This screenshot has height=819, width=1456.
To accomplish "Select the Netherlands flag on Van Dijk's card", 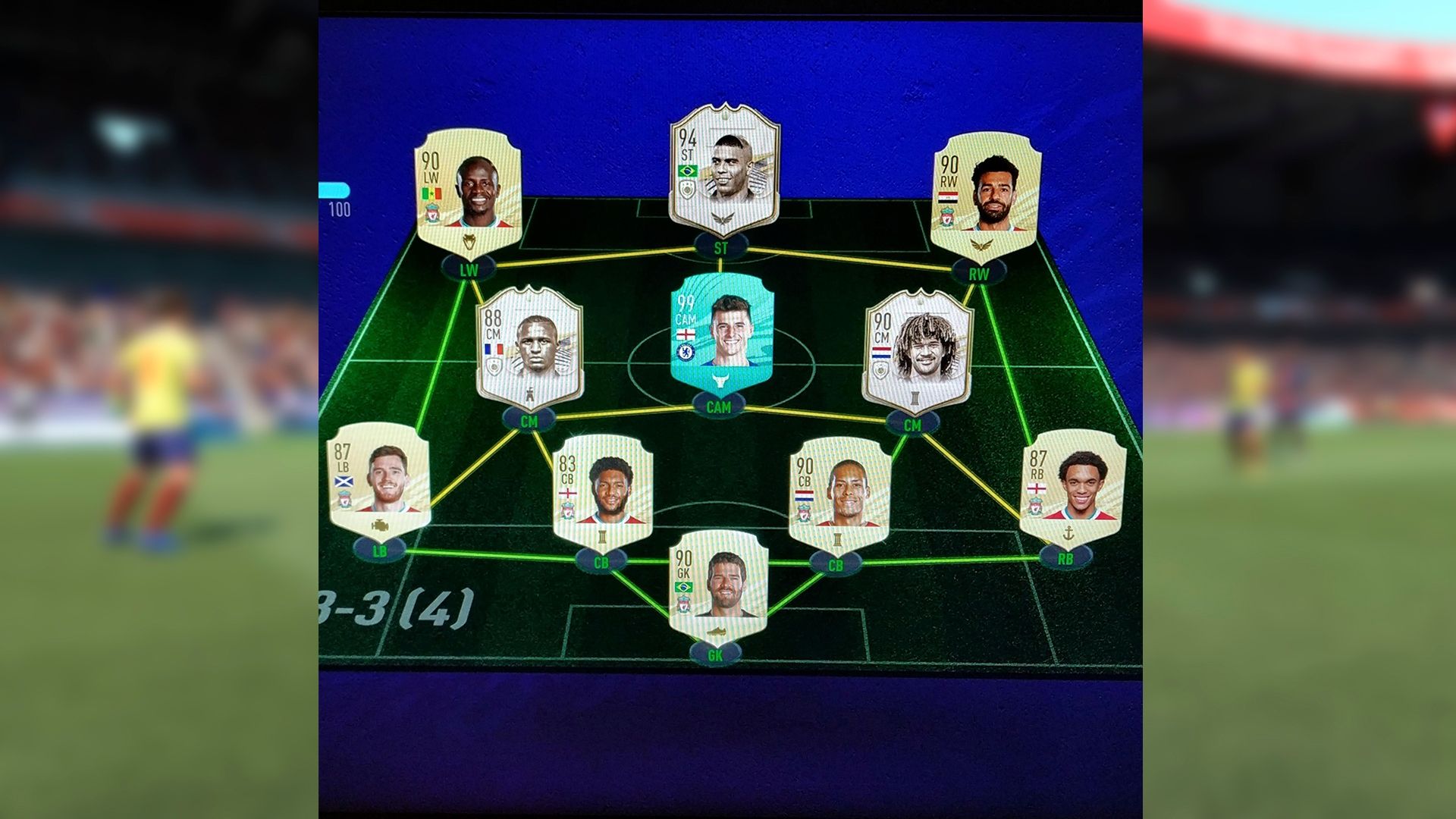I will click(805, 495).
